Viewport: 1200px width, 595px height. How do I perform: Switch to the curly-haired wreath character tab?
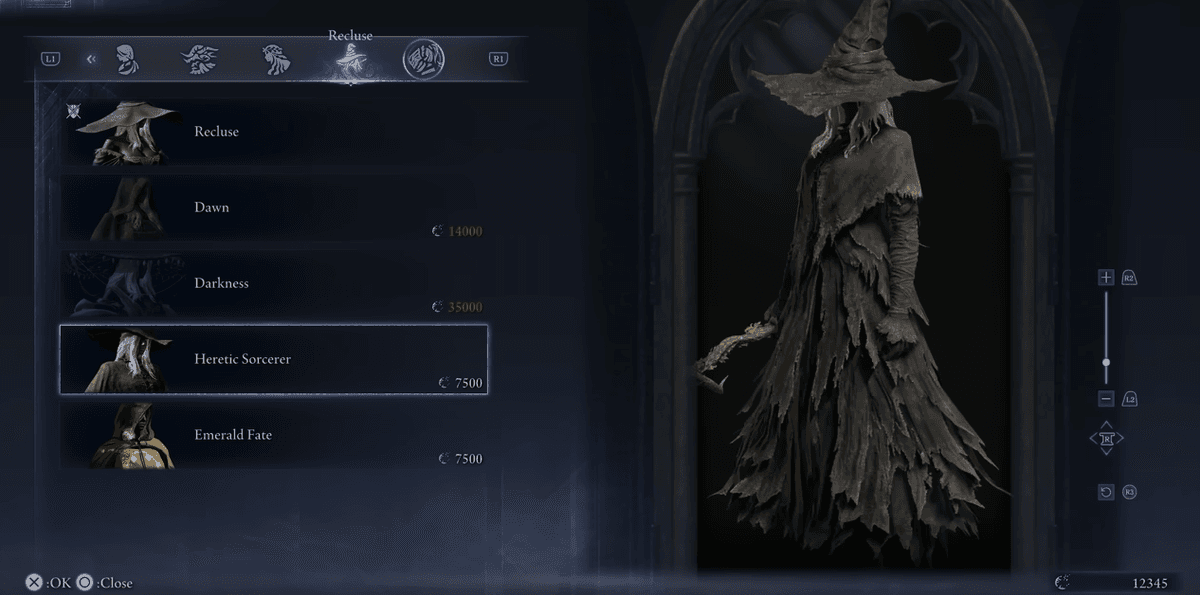tap(276, 59)
